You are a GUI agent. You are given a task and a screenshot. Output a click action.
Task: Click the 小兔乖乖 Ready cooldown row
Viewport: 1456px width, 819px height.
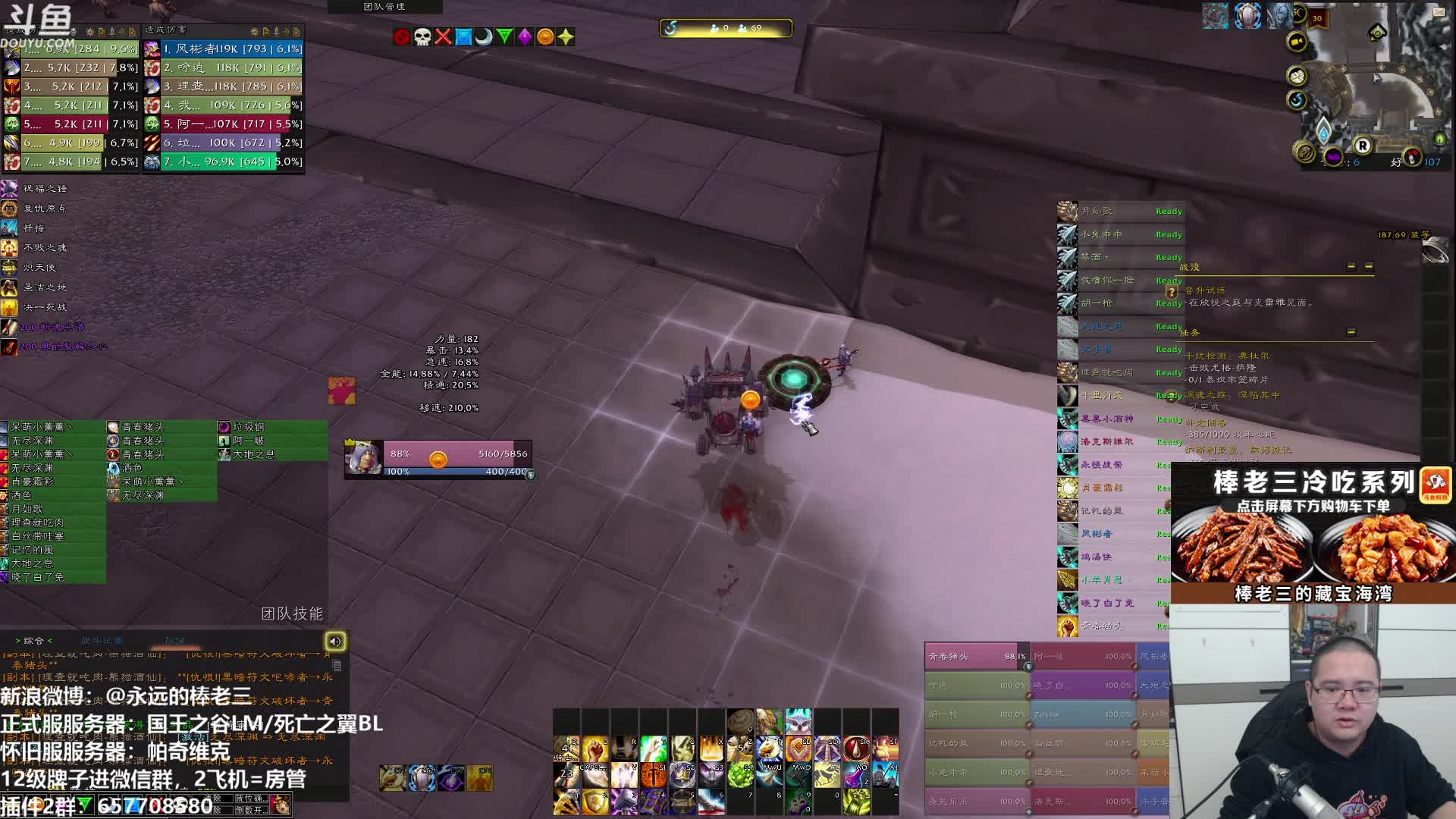[1119, 234]
